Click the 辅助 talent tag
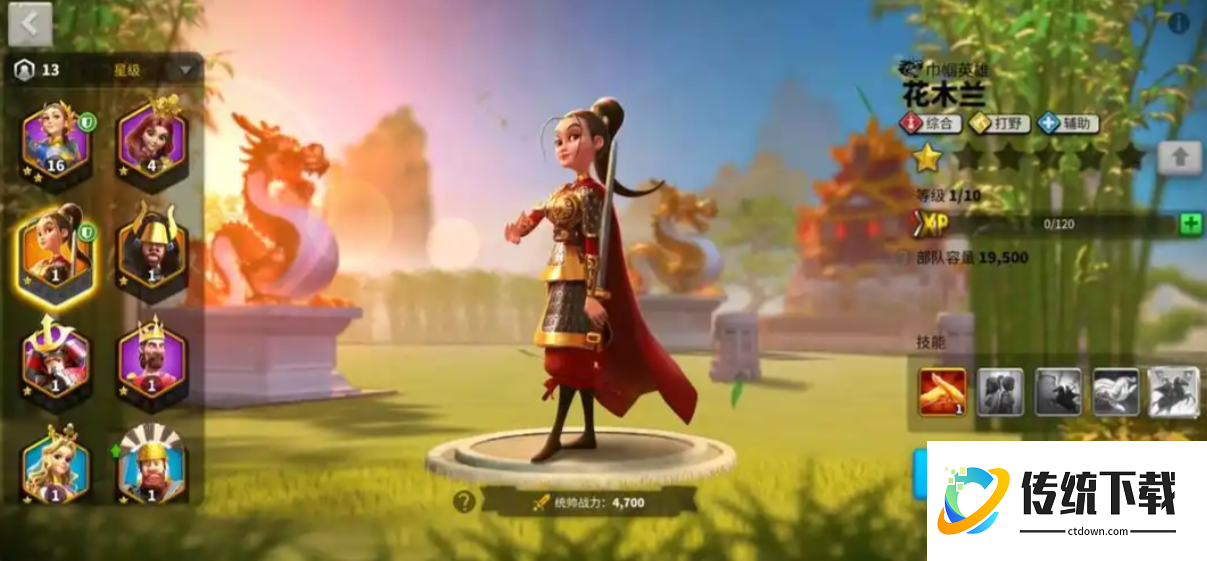This screenshot has height=561, width=1207. [1068, 124]
